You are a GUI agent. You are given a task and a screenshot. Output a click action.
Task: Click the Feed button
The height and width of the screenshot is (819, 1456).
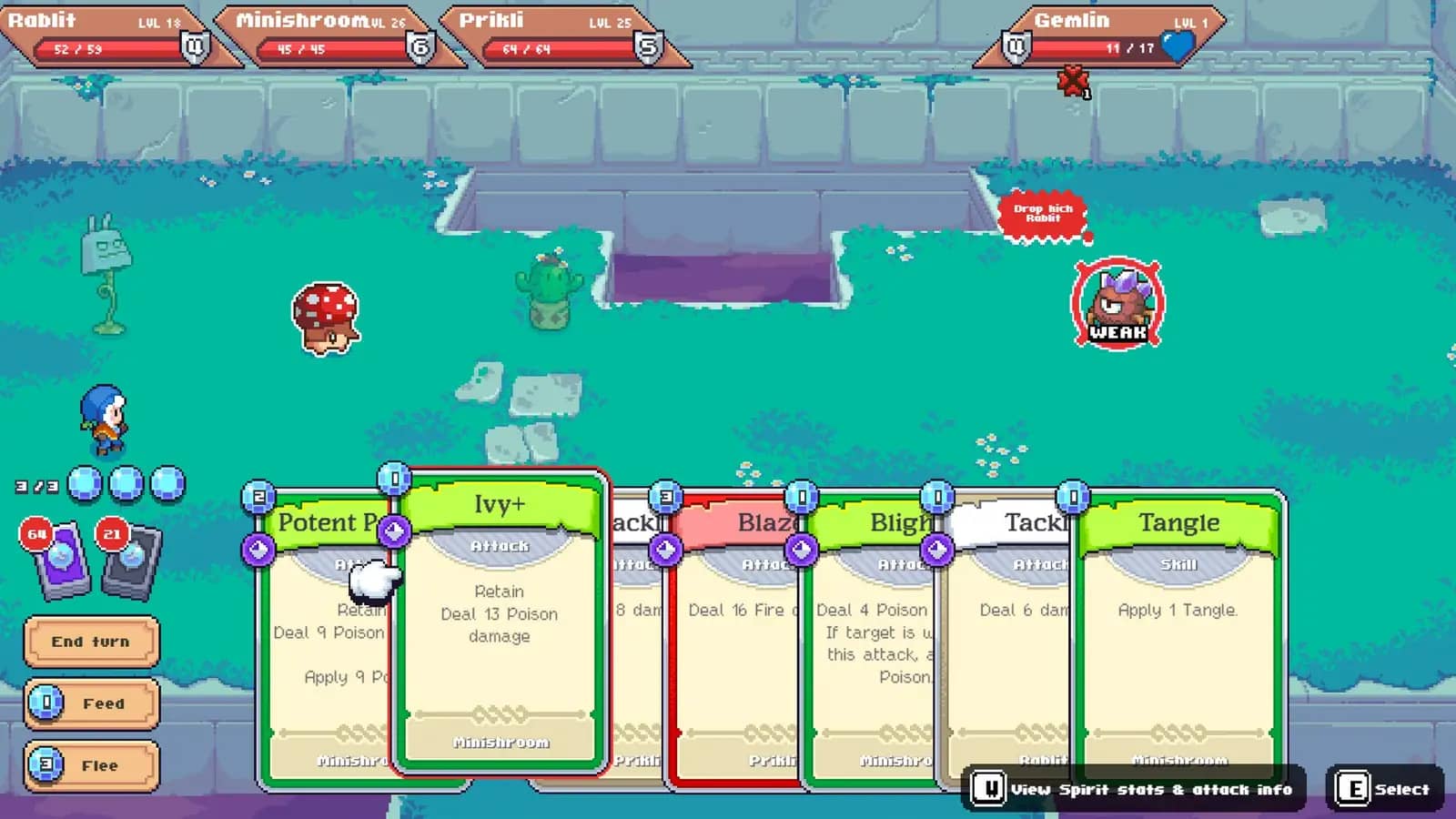click(91, 703)
